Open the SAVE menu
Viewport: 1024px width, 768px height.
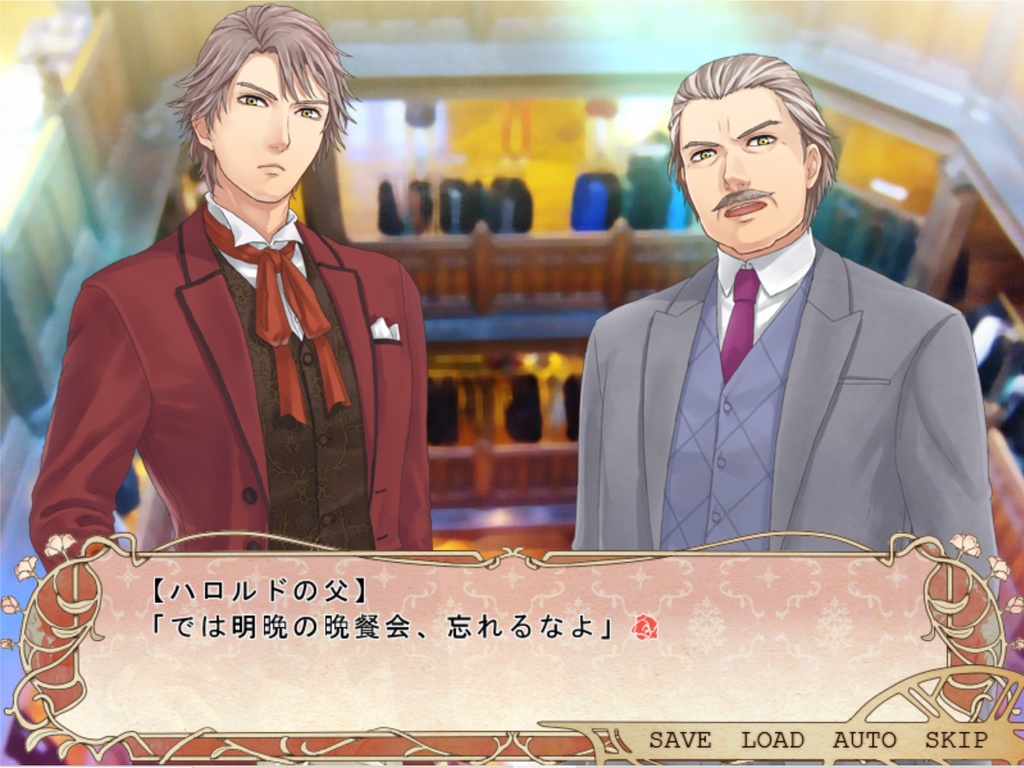point(680,740)
